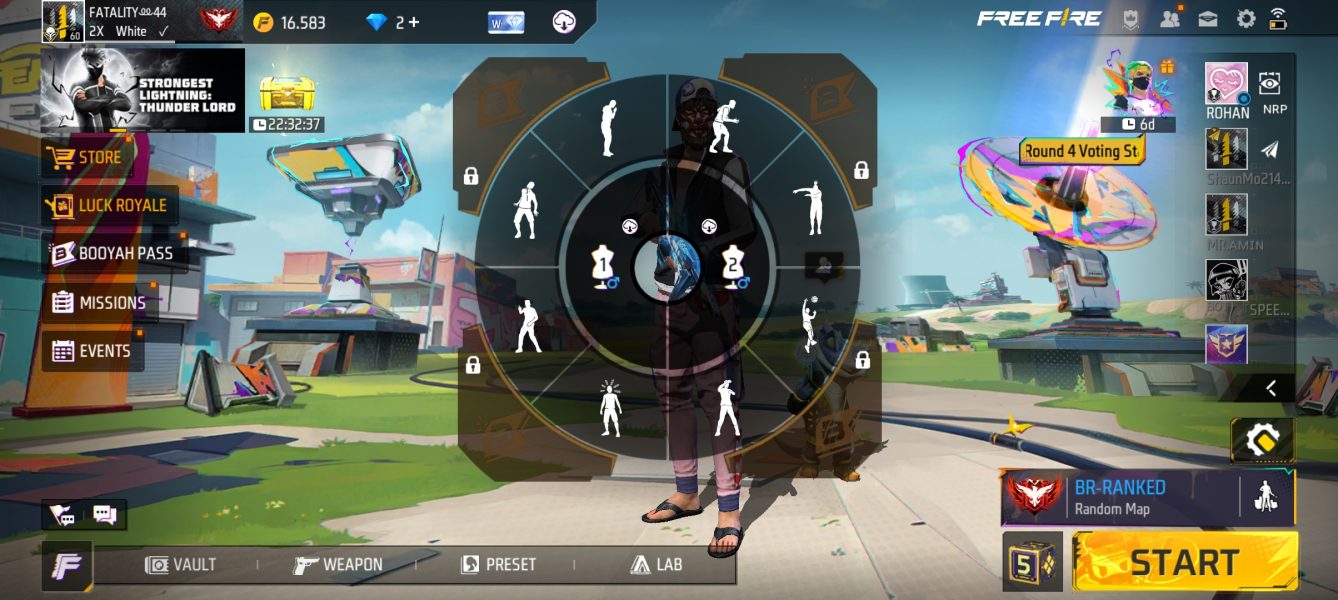Switch to the Preset tab
The width and height of the screenshot is (1338, 600).
[498, 565]
